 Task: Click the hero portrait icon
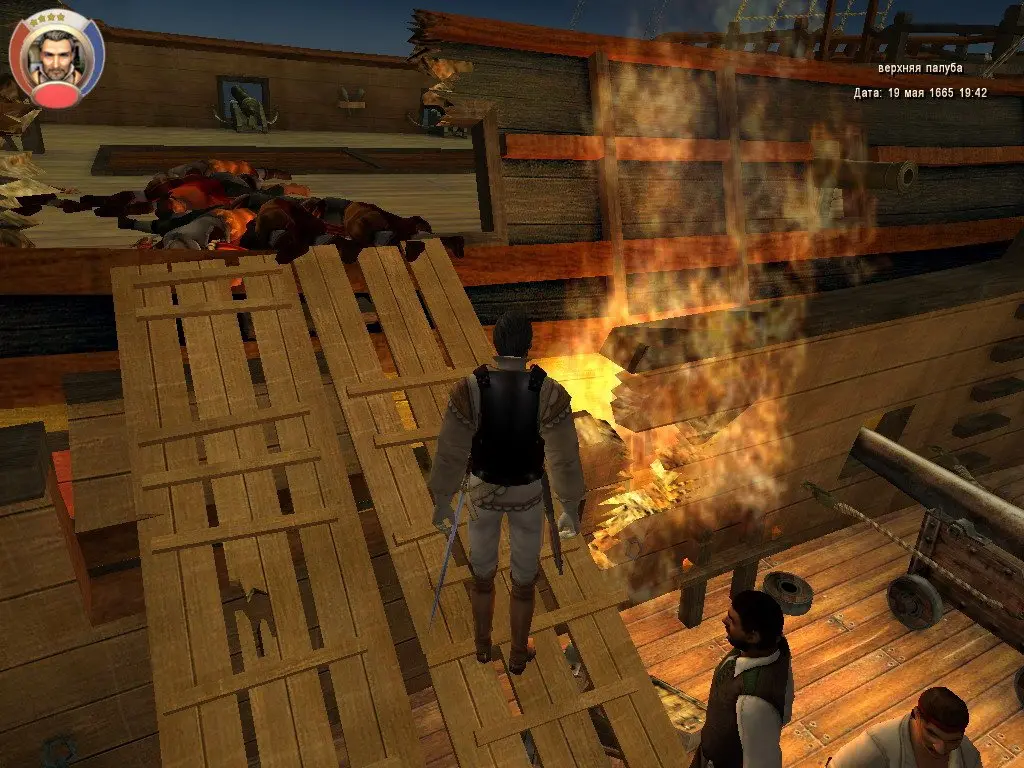56,58
